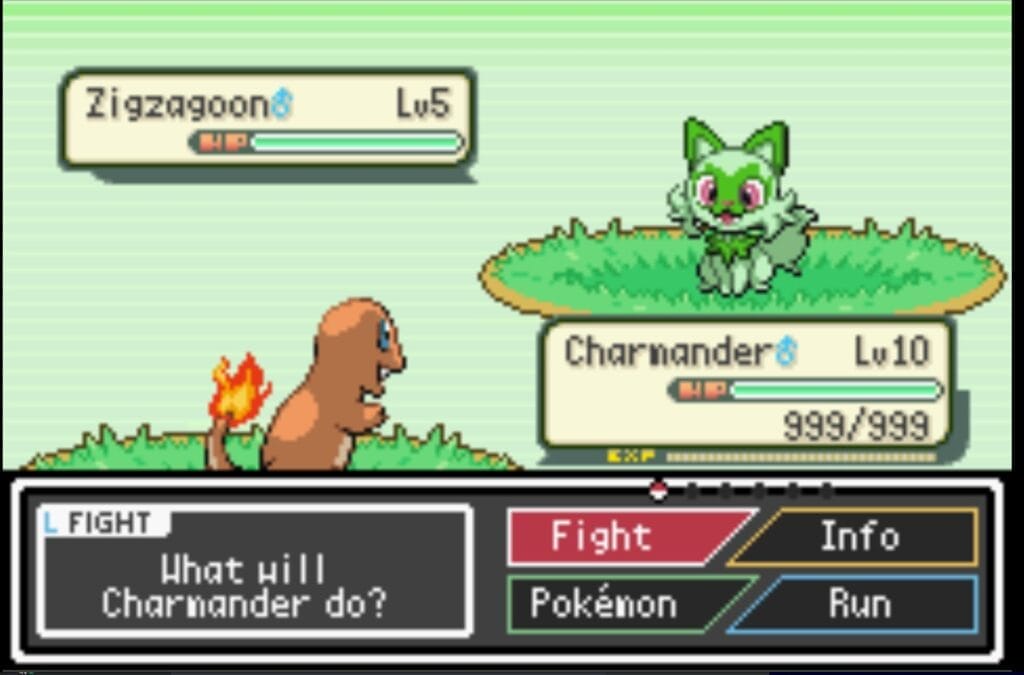Open the Info option
Viewport: 1024px width, 675px height.
click(860, 537)
